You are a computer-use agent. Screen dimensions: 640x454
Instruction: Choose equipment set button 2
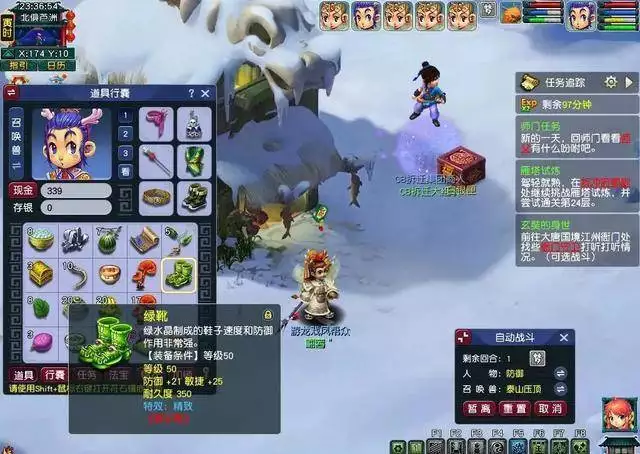[125, 134]
